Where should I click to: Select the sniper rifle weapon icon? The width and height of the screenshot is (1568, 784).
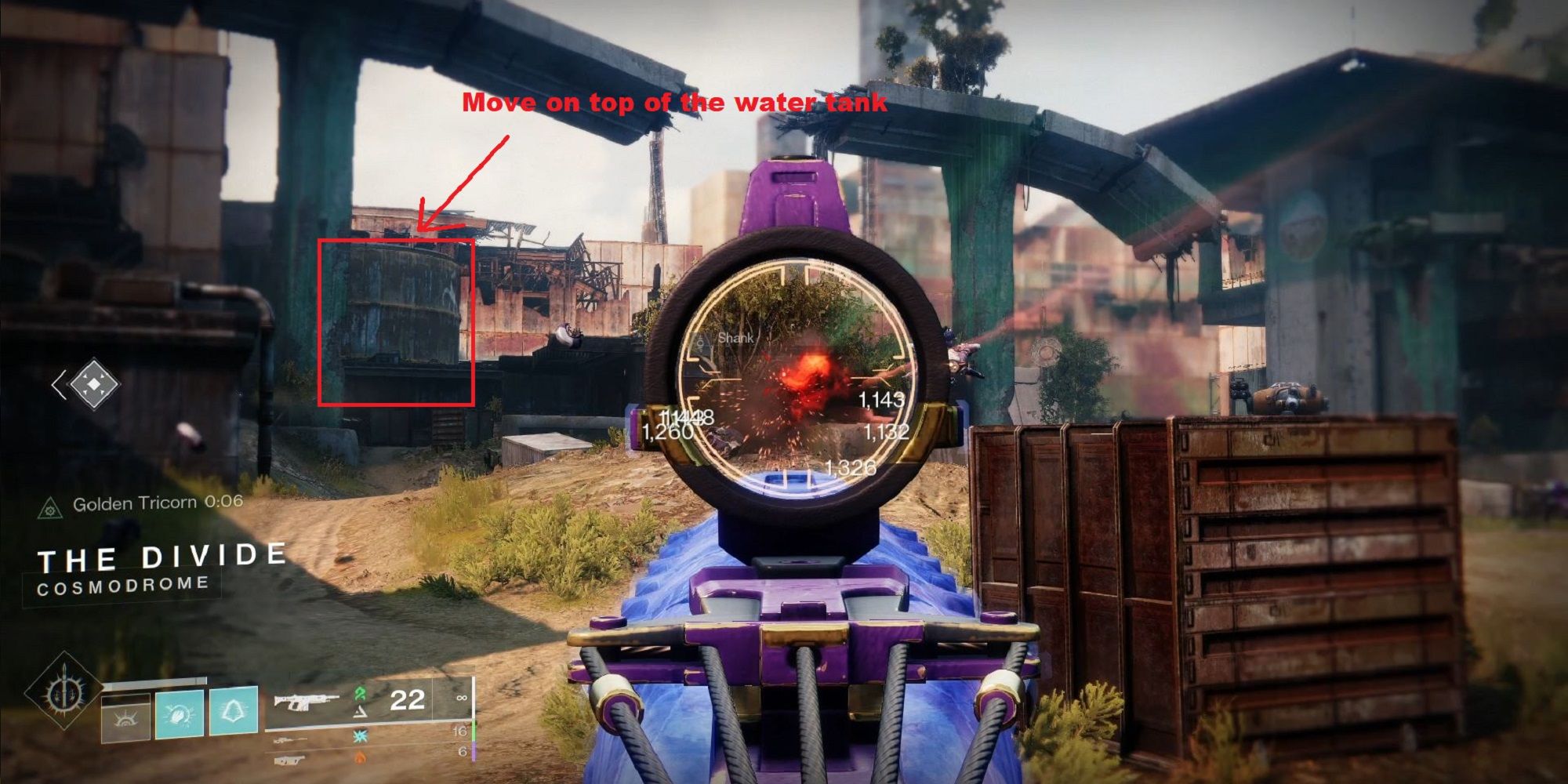coord(290,739)
